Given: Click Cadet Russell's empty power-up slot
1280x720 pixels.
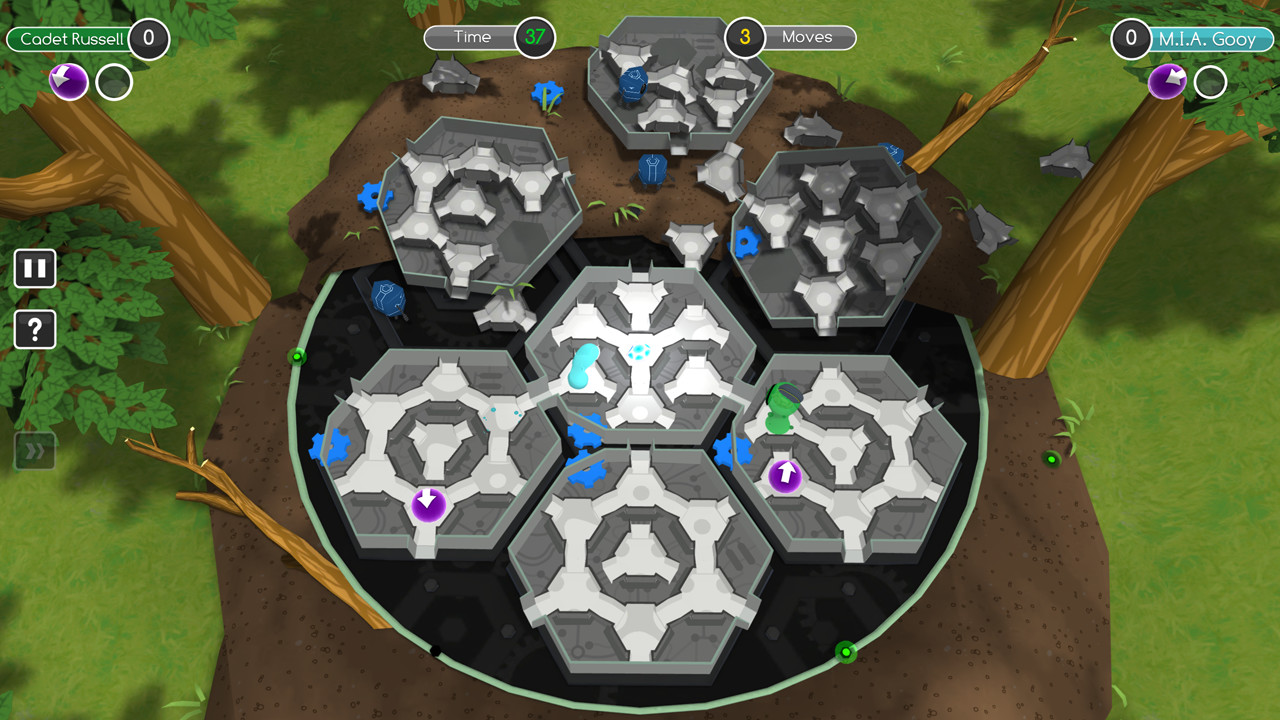Looking at the screenshot, I should pyautogui.click(x=114, y=83).
